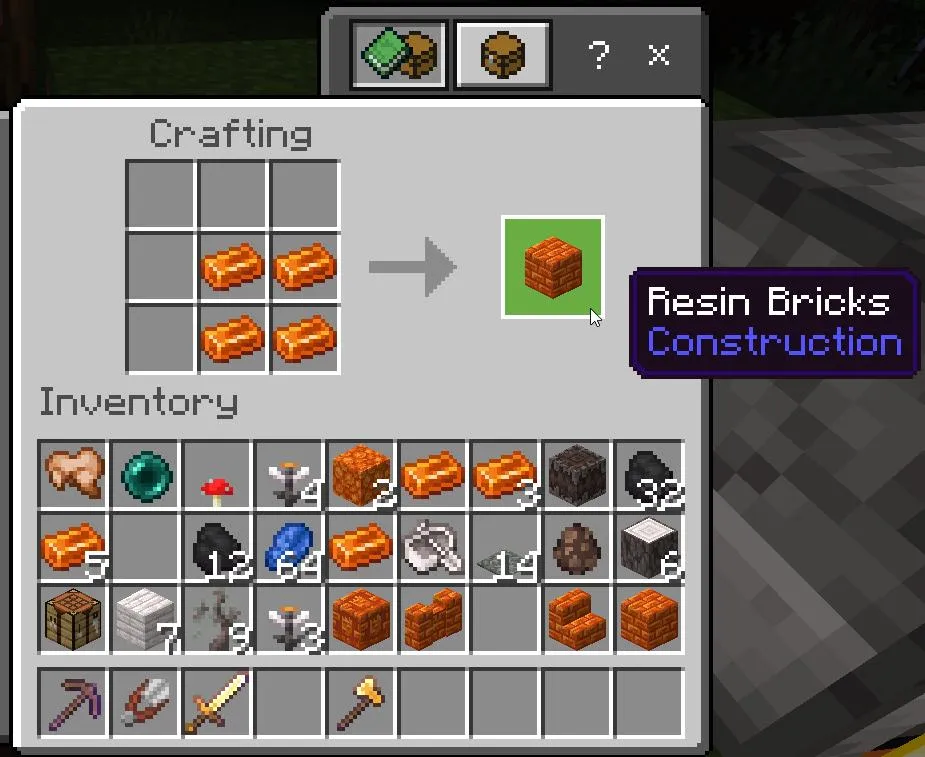925x757 pixels.
Task: Pick up the stack of 7 white planks
Action: (146, 618)
